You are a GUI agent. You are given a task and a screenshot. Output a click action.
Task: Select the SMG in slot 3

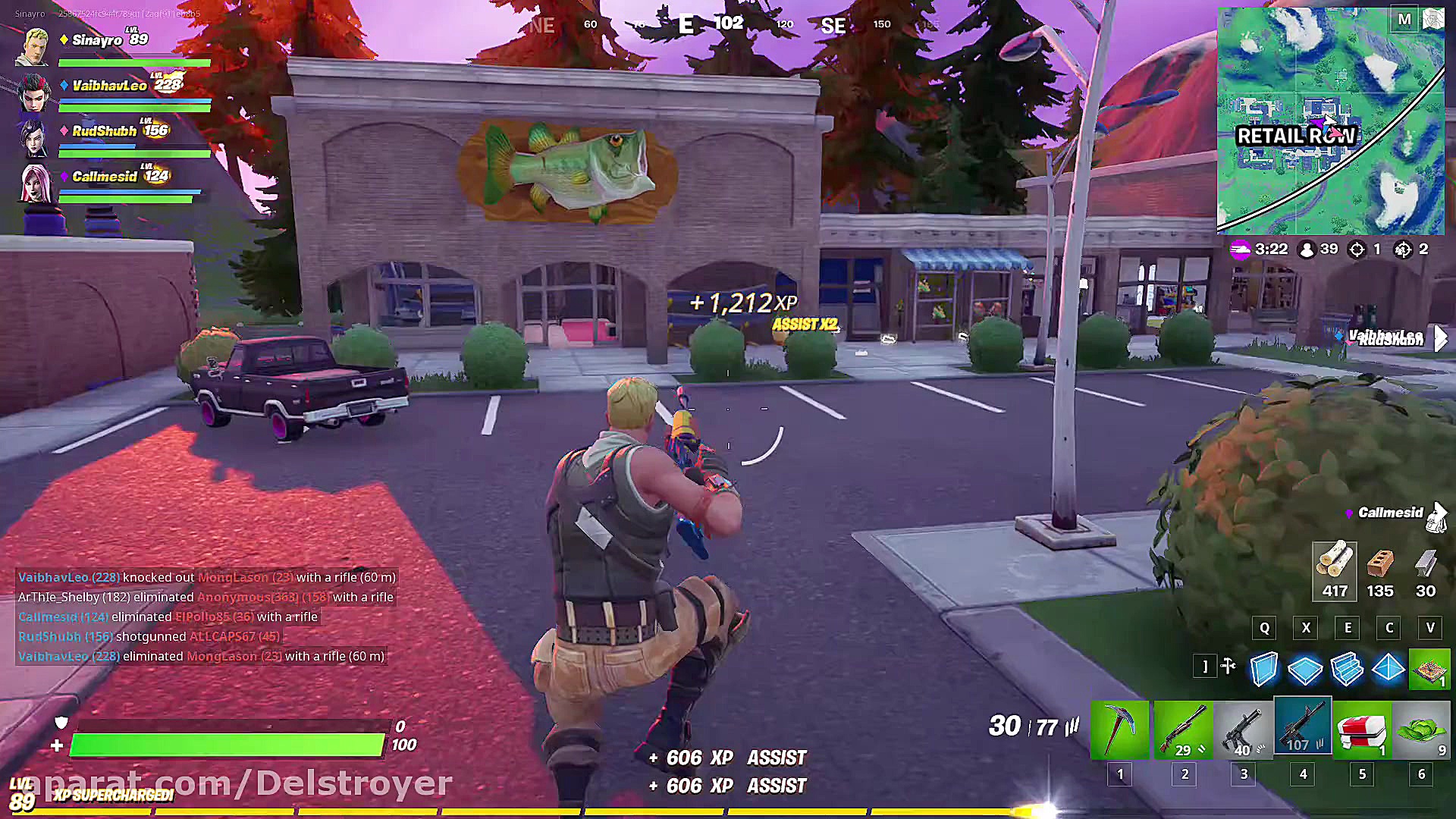pyautogui.click(x=1243, y=728)
